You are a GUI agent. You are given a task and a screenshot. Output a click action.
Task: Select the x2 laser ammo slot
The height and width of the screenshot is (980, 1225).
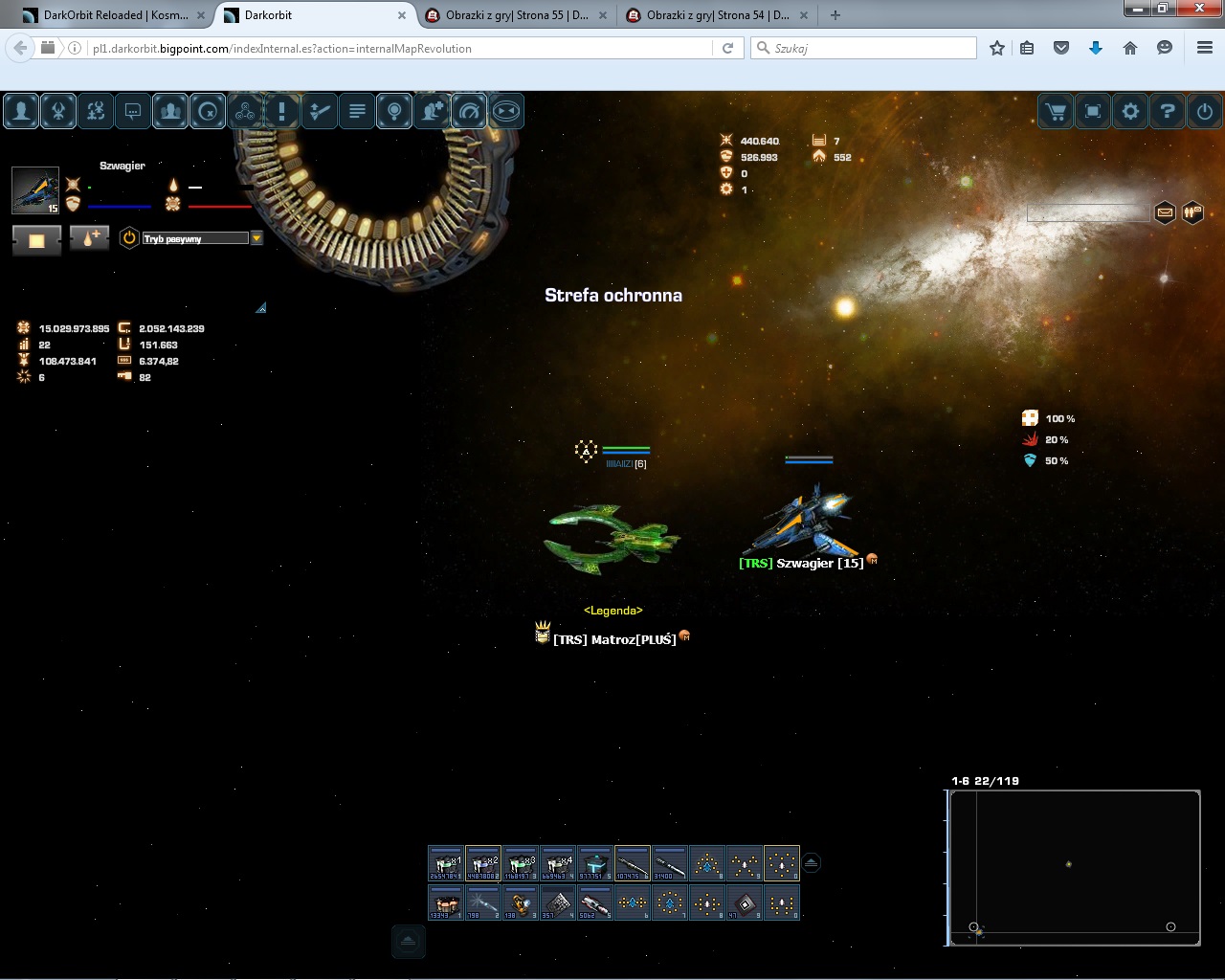pos(483,863)
